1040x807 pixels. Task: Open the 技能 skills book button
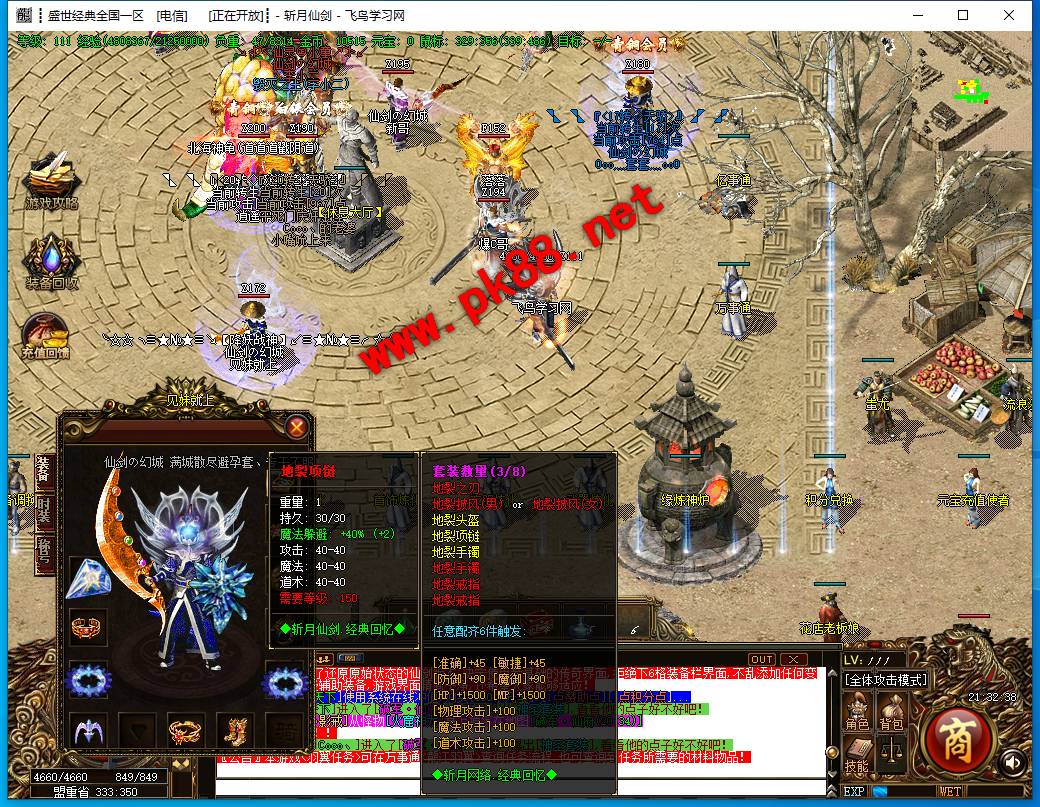tap(858, 754)
